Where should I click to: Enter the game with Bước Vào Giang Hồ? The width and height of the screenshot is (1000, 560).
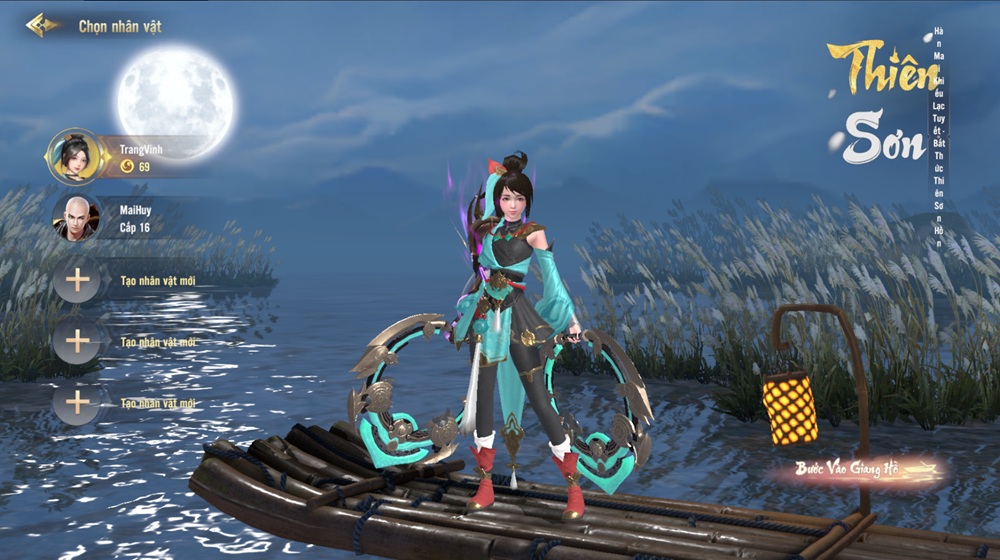coord(856,469)
